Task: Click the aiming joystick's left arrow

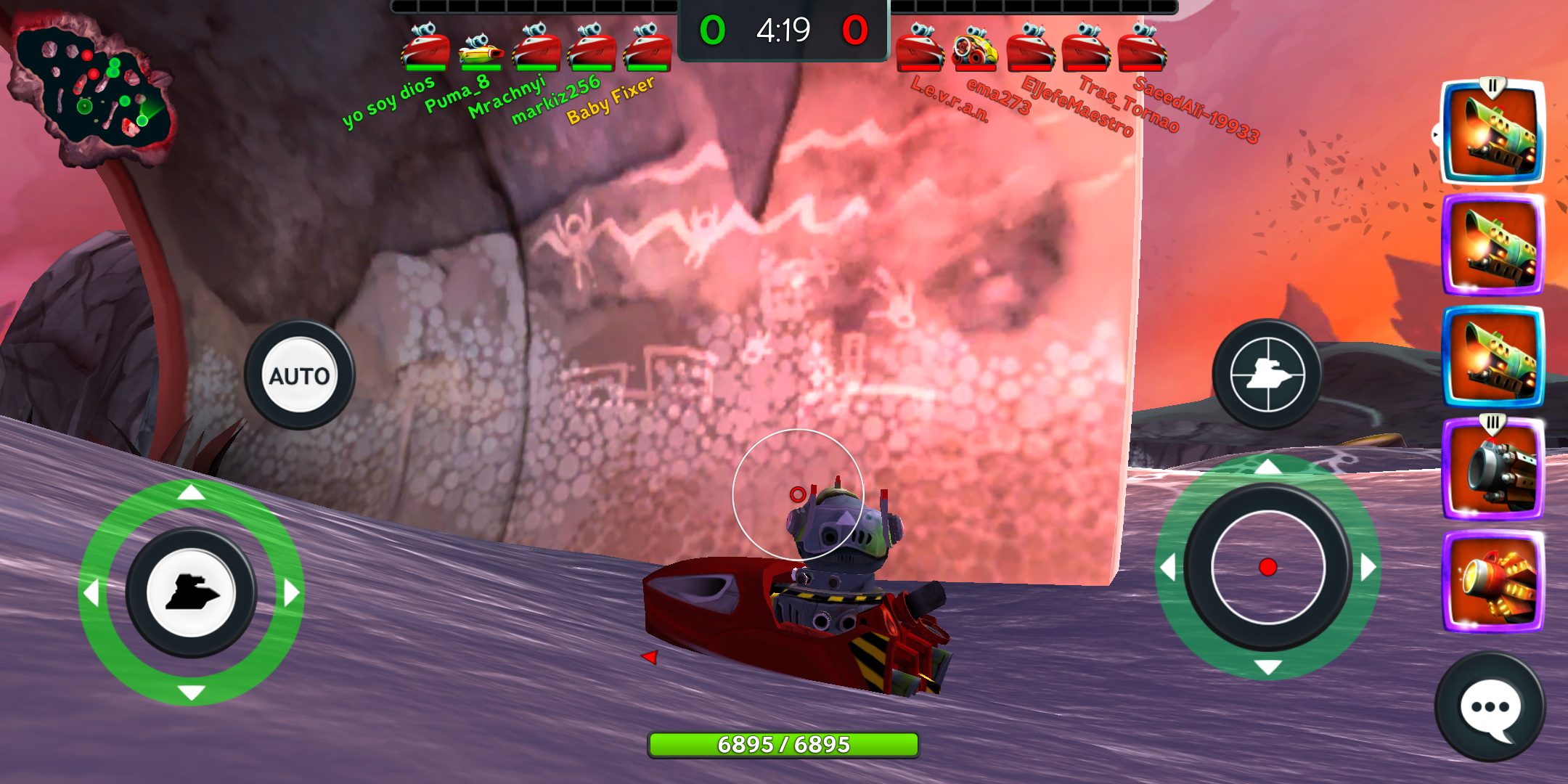Action: pos(1168,567)
